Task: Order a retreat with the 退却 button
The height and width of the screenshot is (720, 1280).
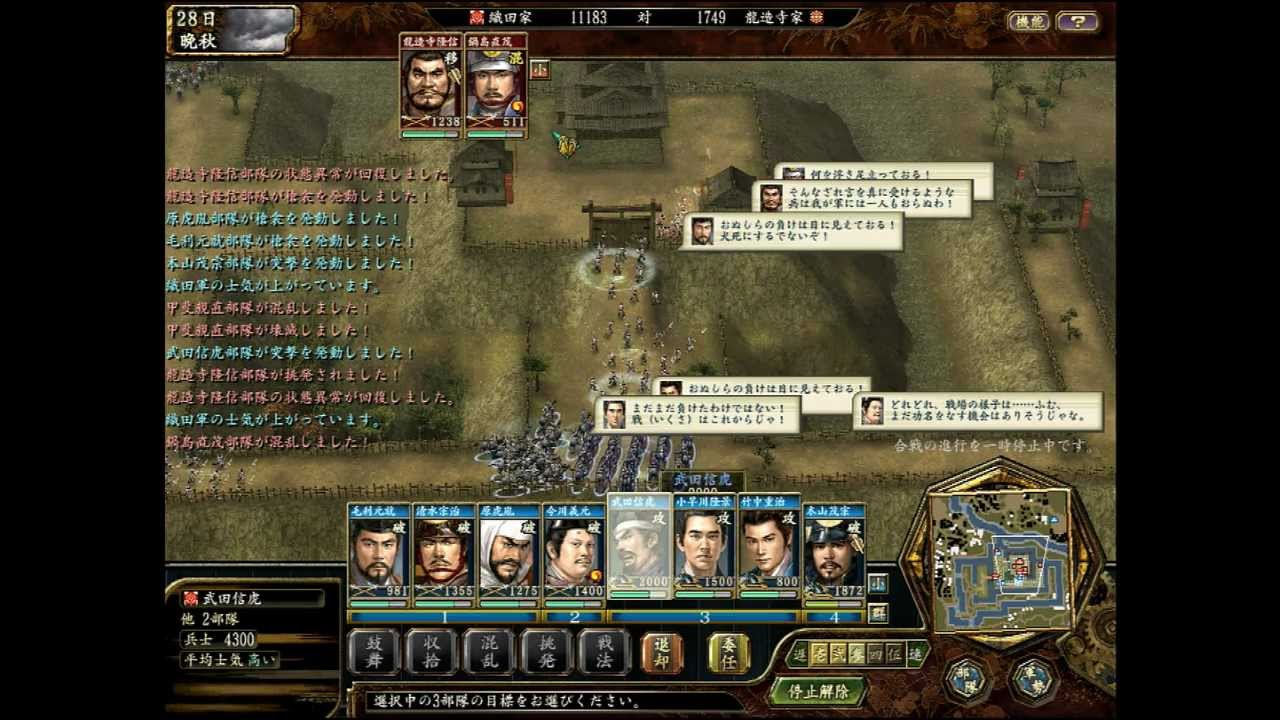Action: tap(662, 653)
